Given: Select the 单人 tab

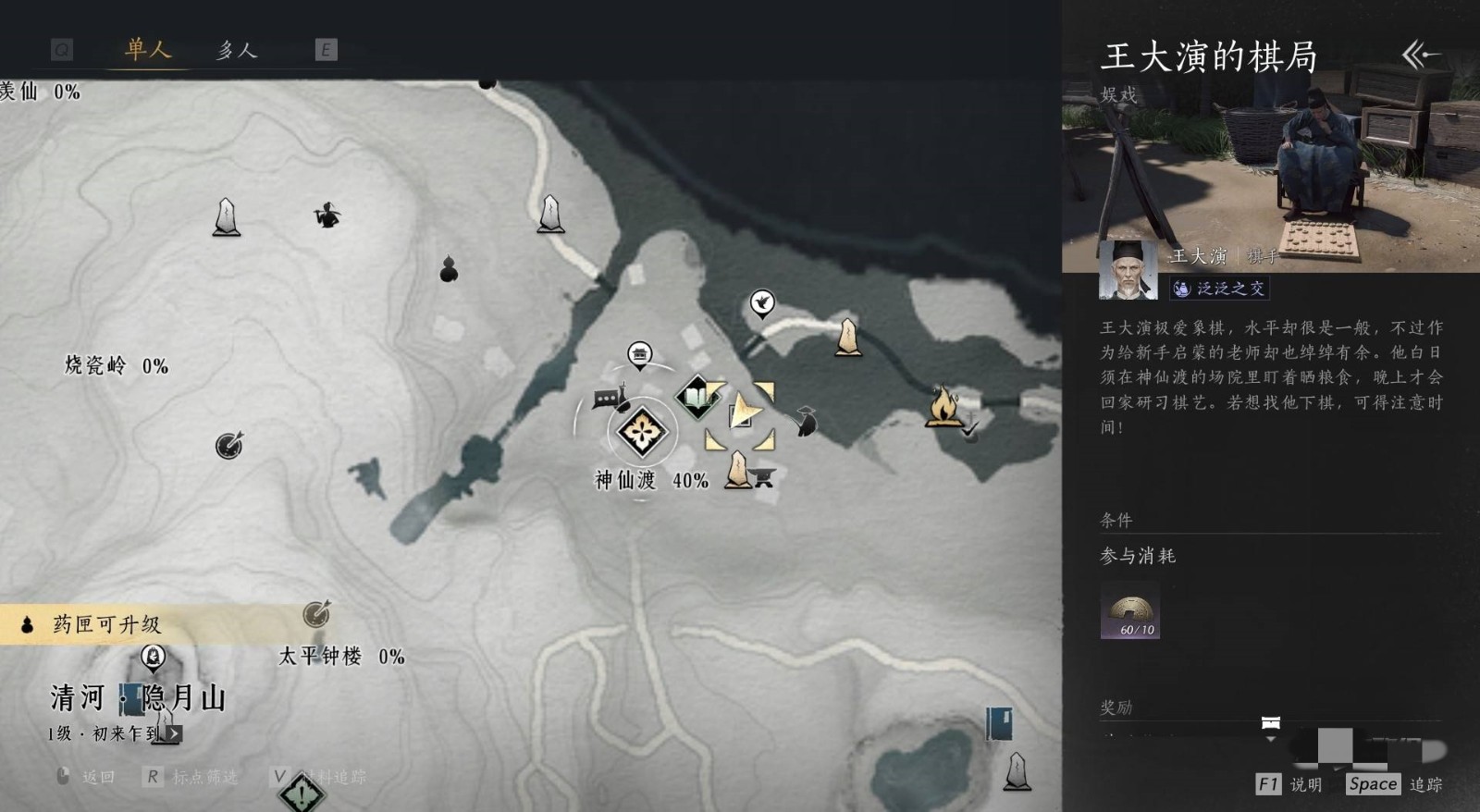Looking at the screenshot, I should tap(148, 51).
